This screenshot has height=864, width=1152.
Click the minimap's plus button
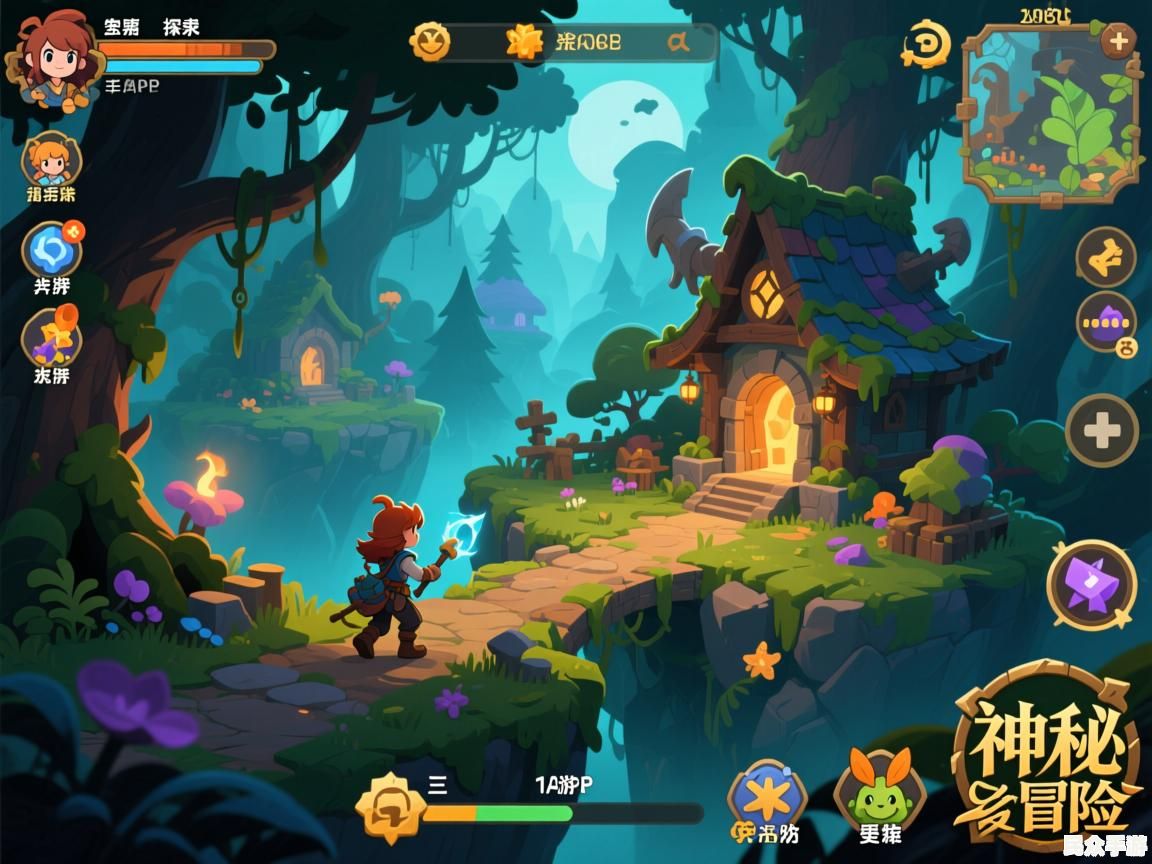1117,42
